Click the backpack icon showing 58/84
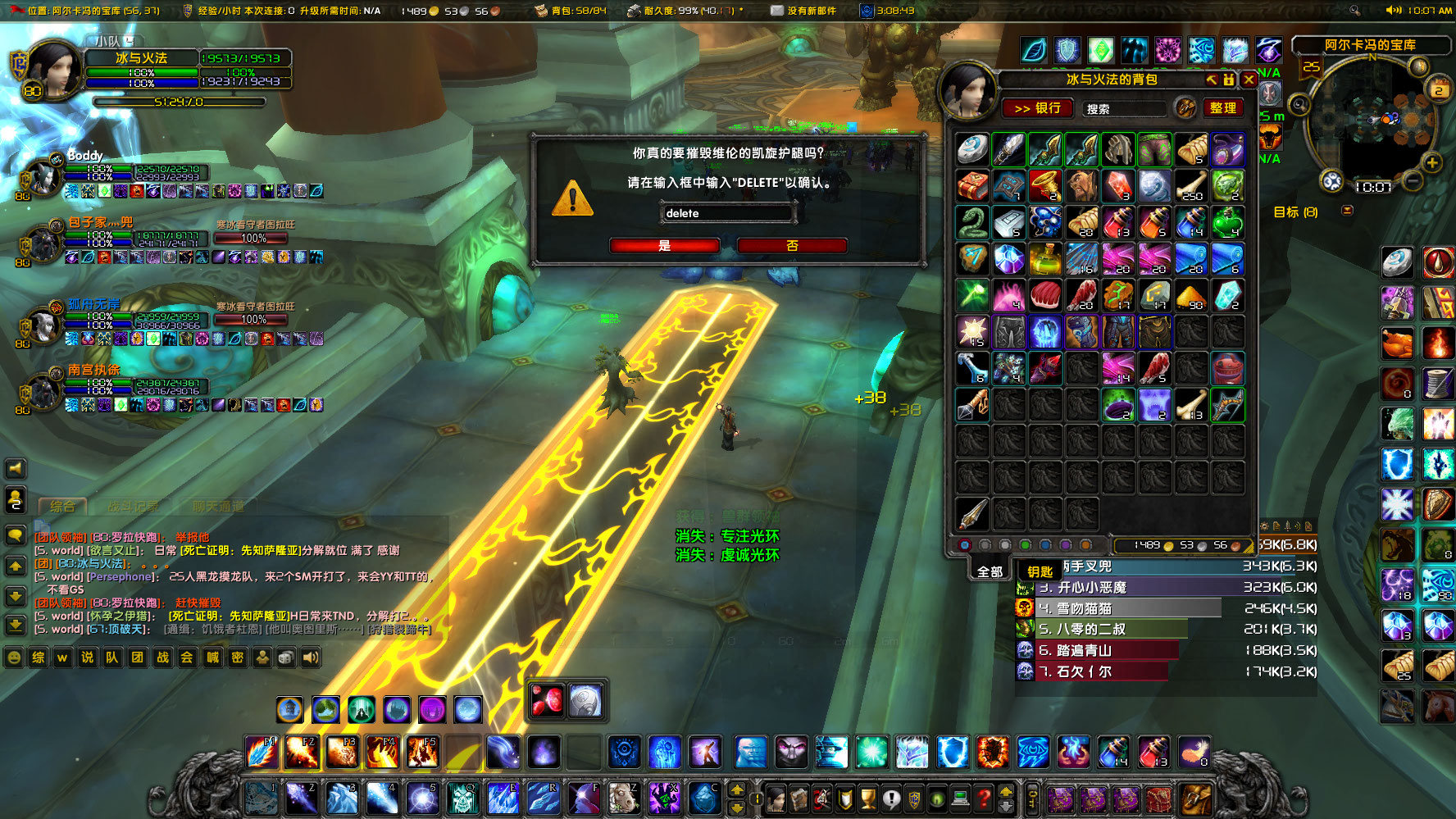Screen dimensions: 1456x819 click(x=541, y=11)
